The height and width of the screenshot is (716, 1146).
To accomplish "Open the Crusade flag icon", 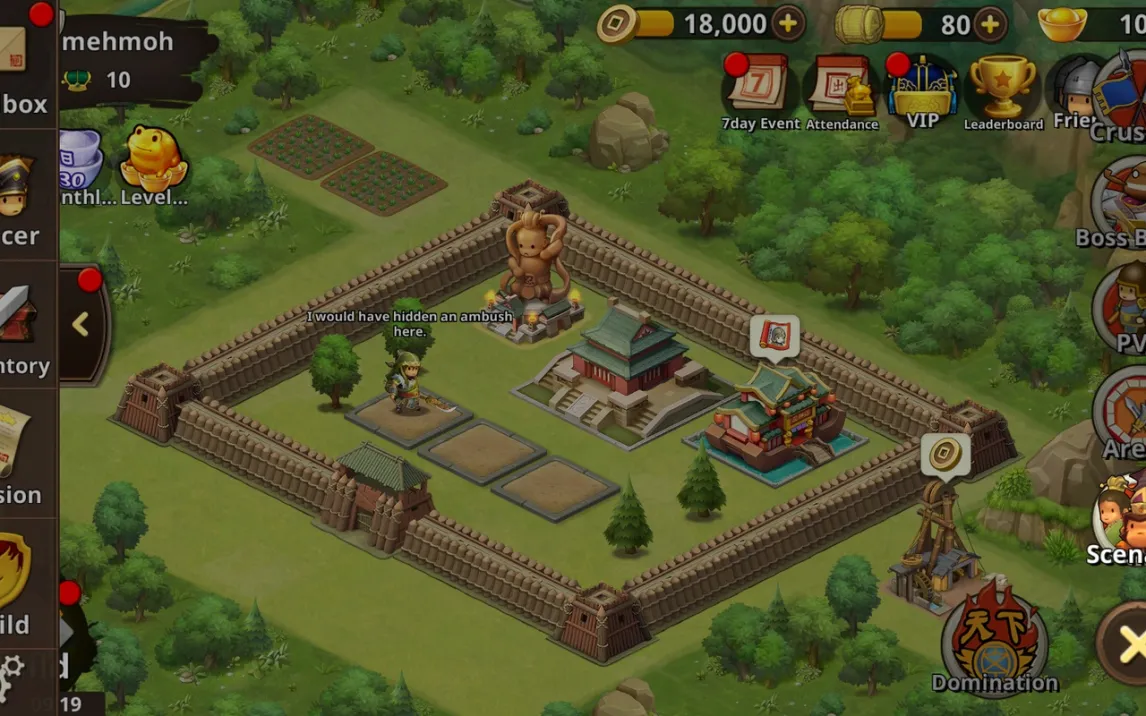I will (x=1122, y=95).
